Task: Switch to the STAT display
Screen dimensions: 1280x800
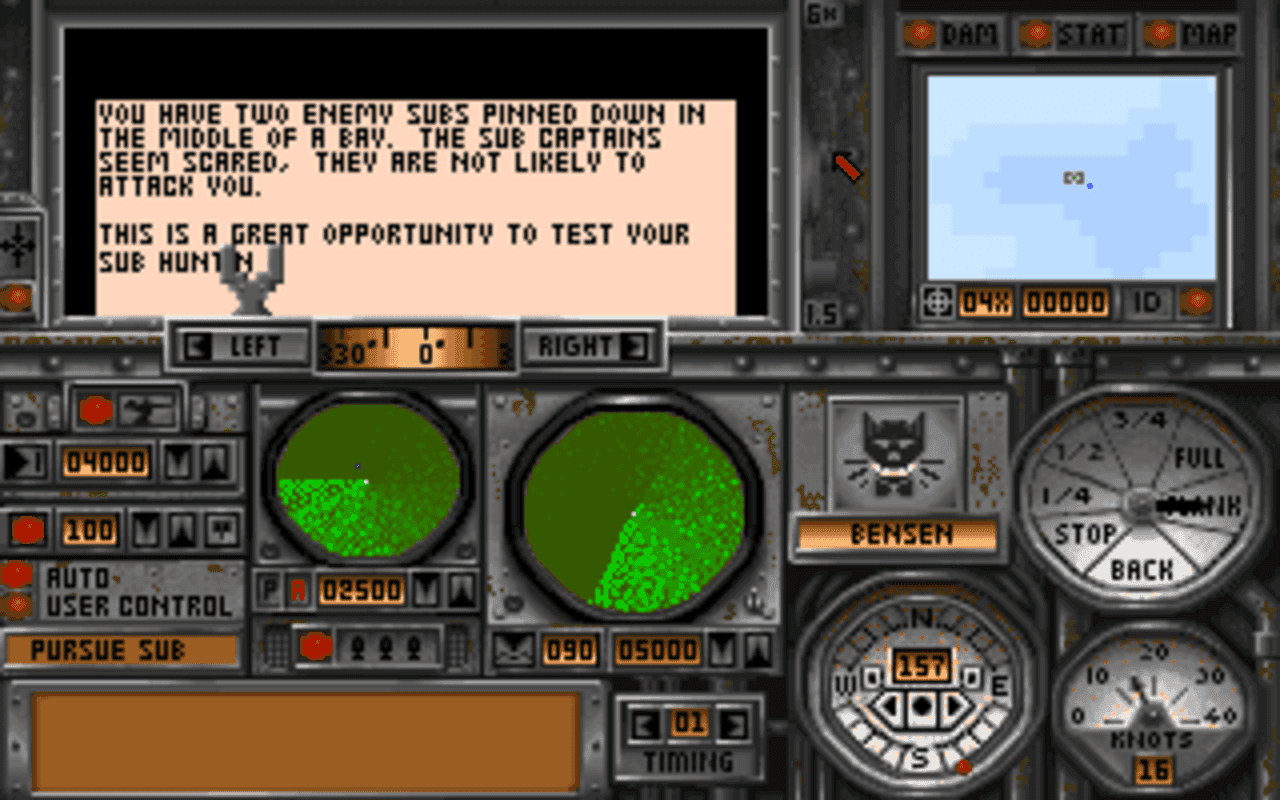Action: (x=1090, y=33)
